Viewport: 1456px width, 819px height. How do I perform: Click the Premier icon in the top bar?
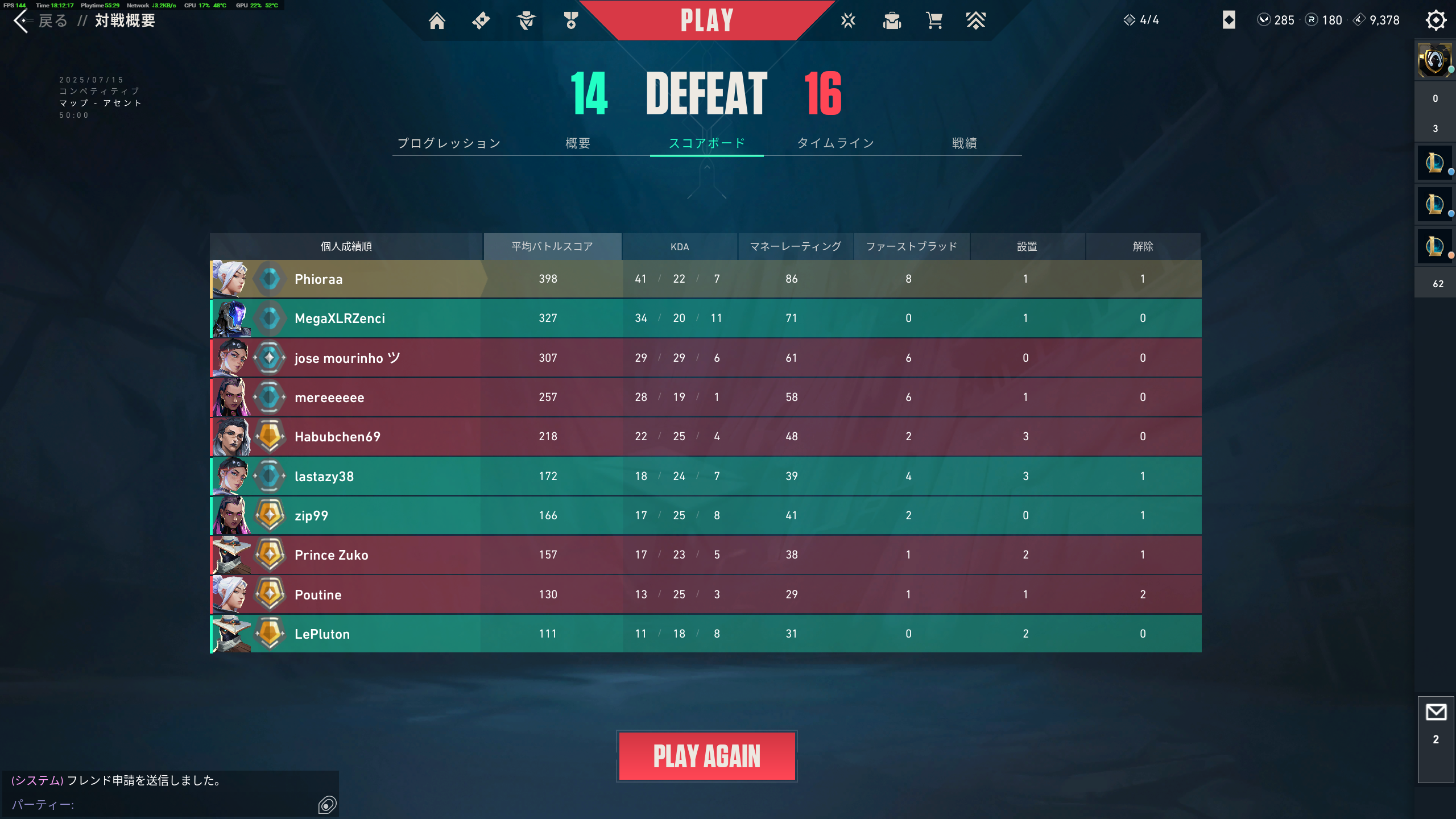click(x=976, y=20)
